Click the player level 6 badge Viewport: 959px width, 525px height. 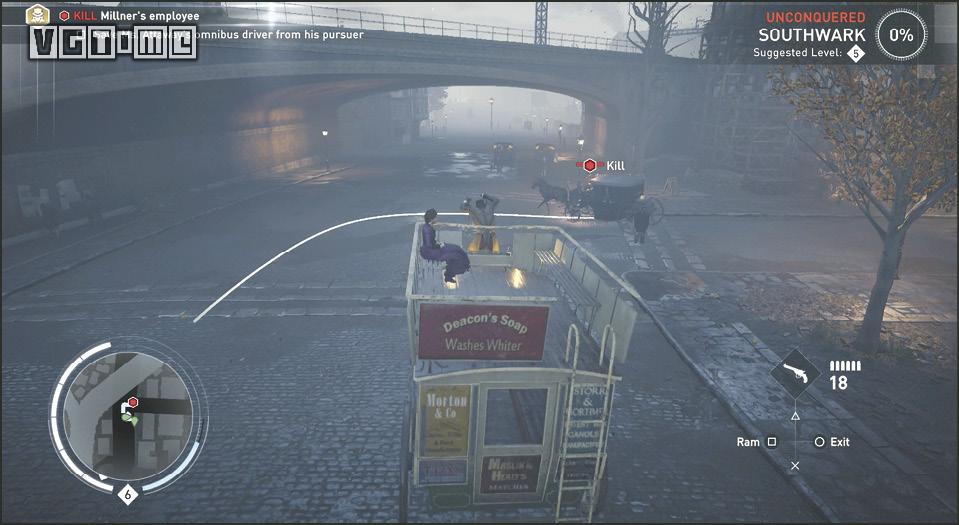127,493
